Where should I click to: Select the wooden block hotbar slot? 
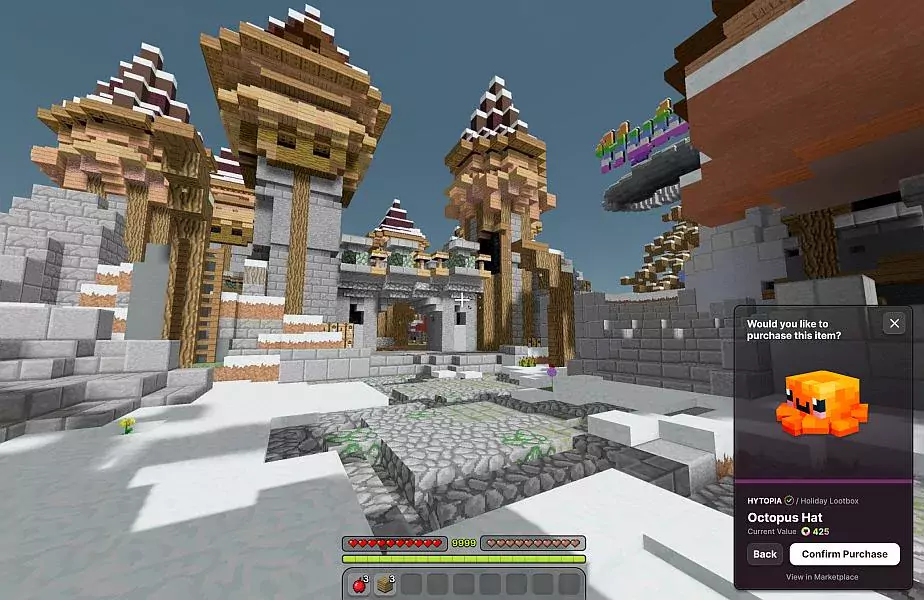tap(385, 584)
